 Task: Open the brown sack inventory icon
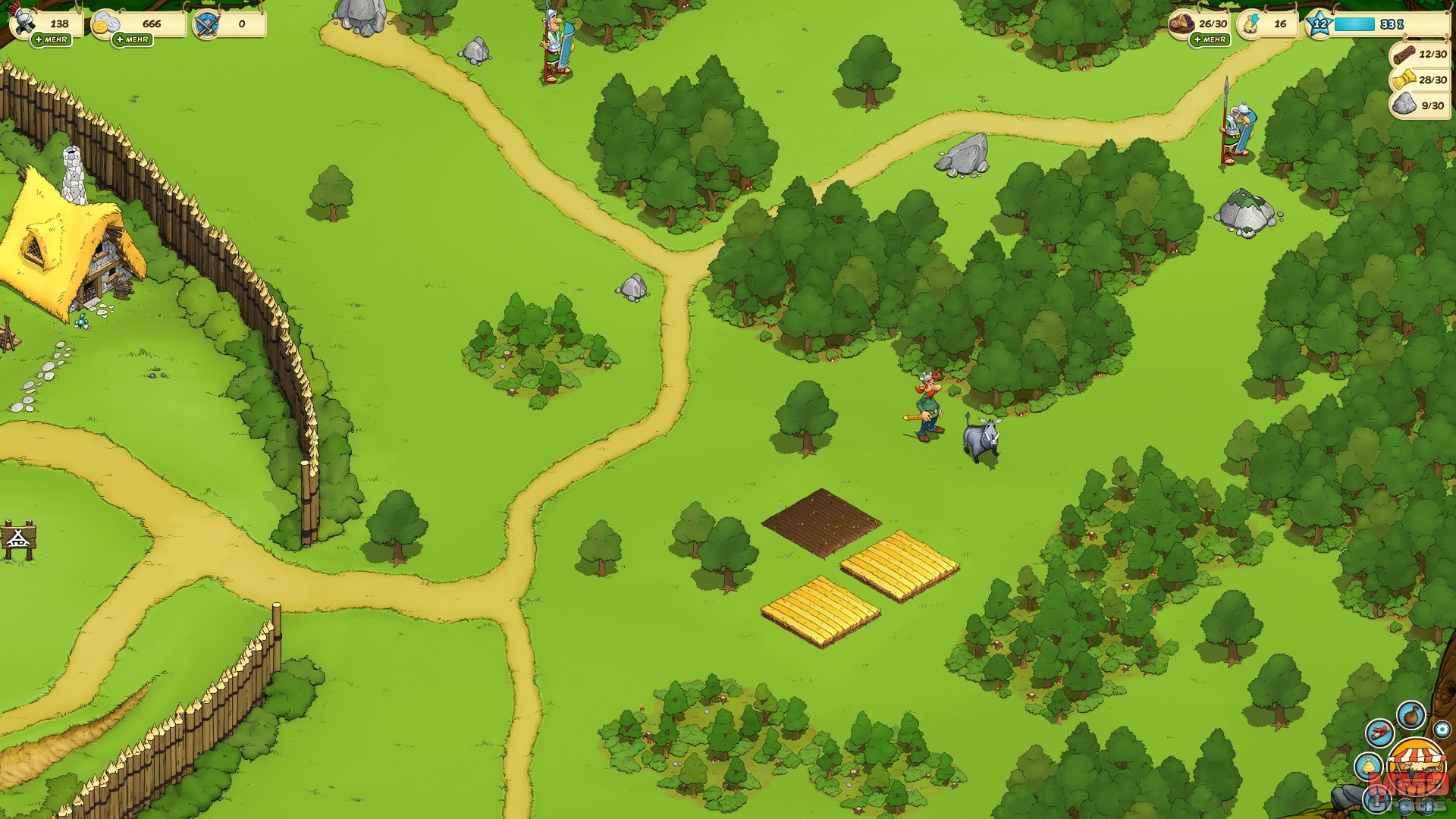pos(1410,715)
